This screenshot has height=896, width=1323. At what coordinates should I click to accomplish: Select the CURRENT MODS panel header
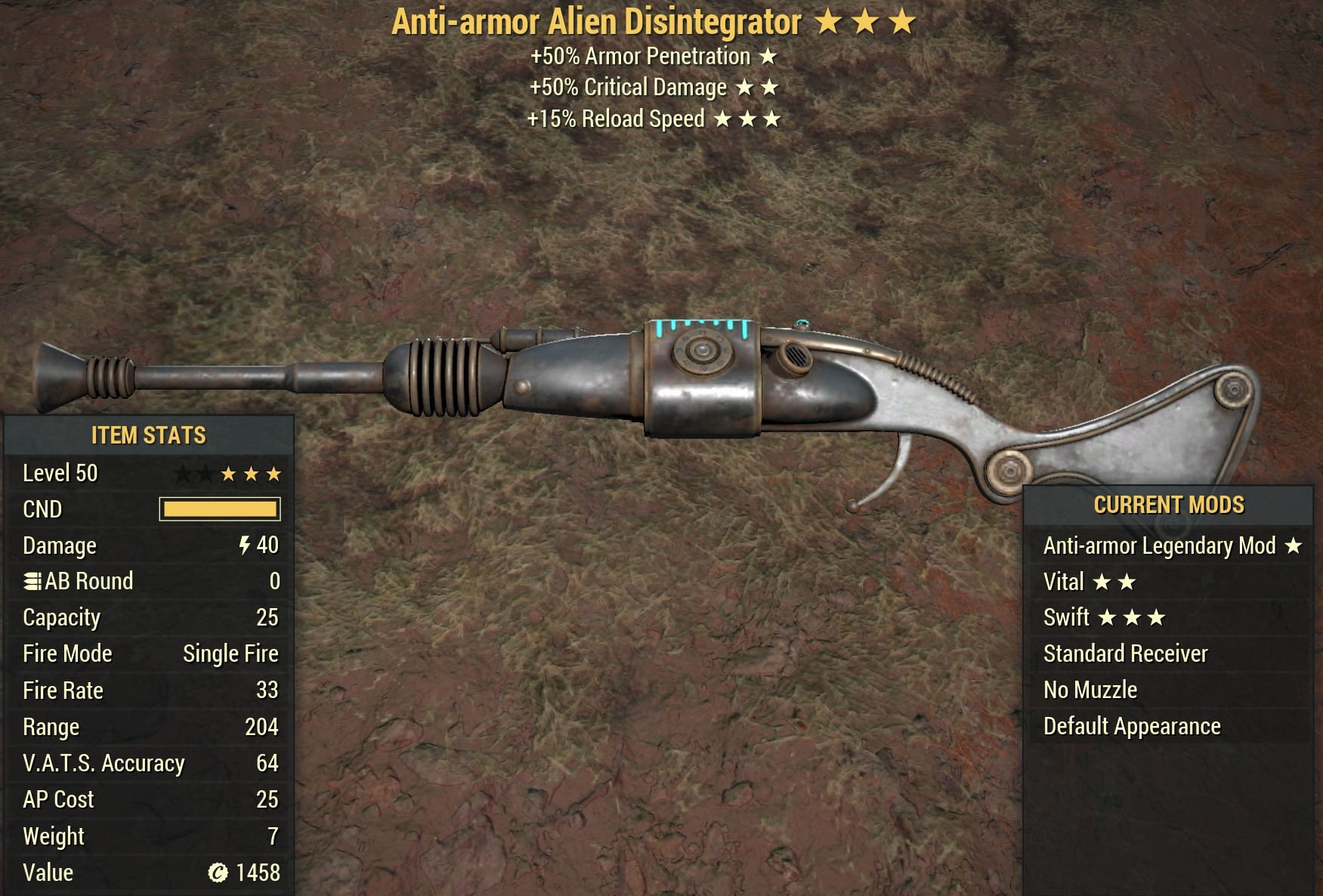1170,505
